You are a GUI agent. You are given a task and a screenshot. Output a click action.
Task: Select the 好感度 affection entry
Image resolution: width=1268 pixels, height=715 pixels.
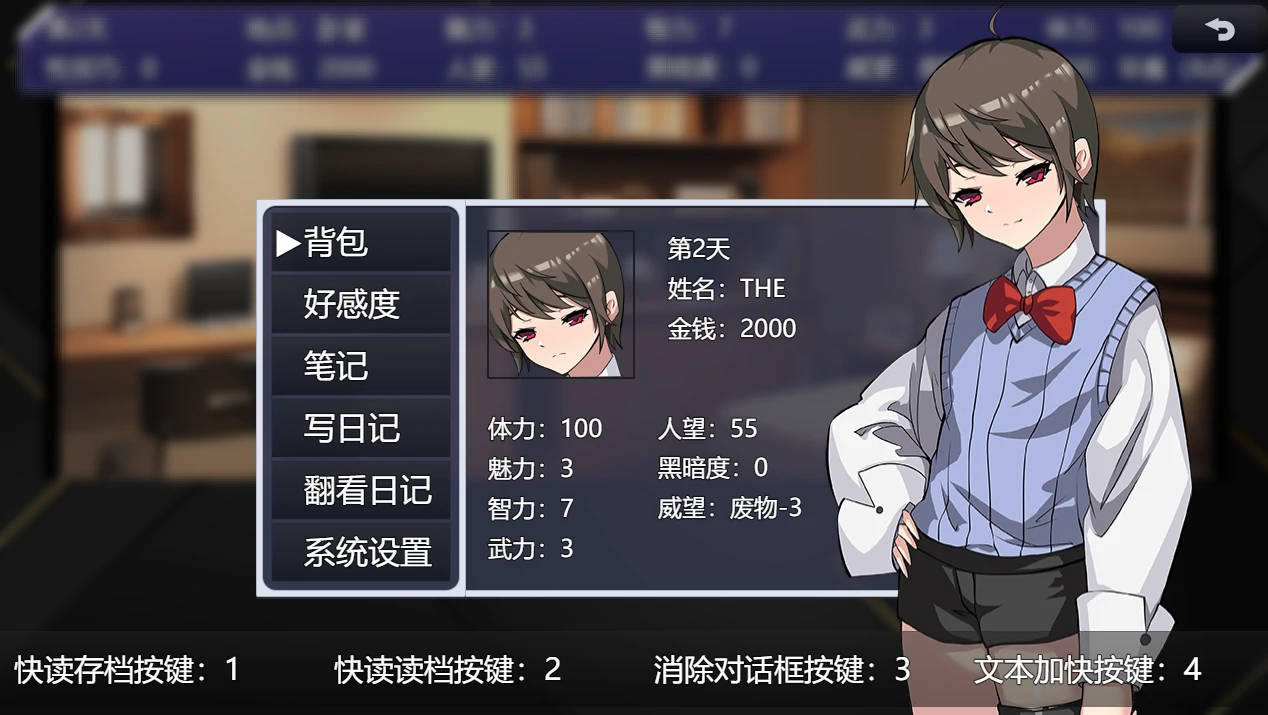pos(361,304)
